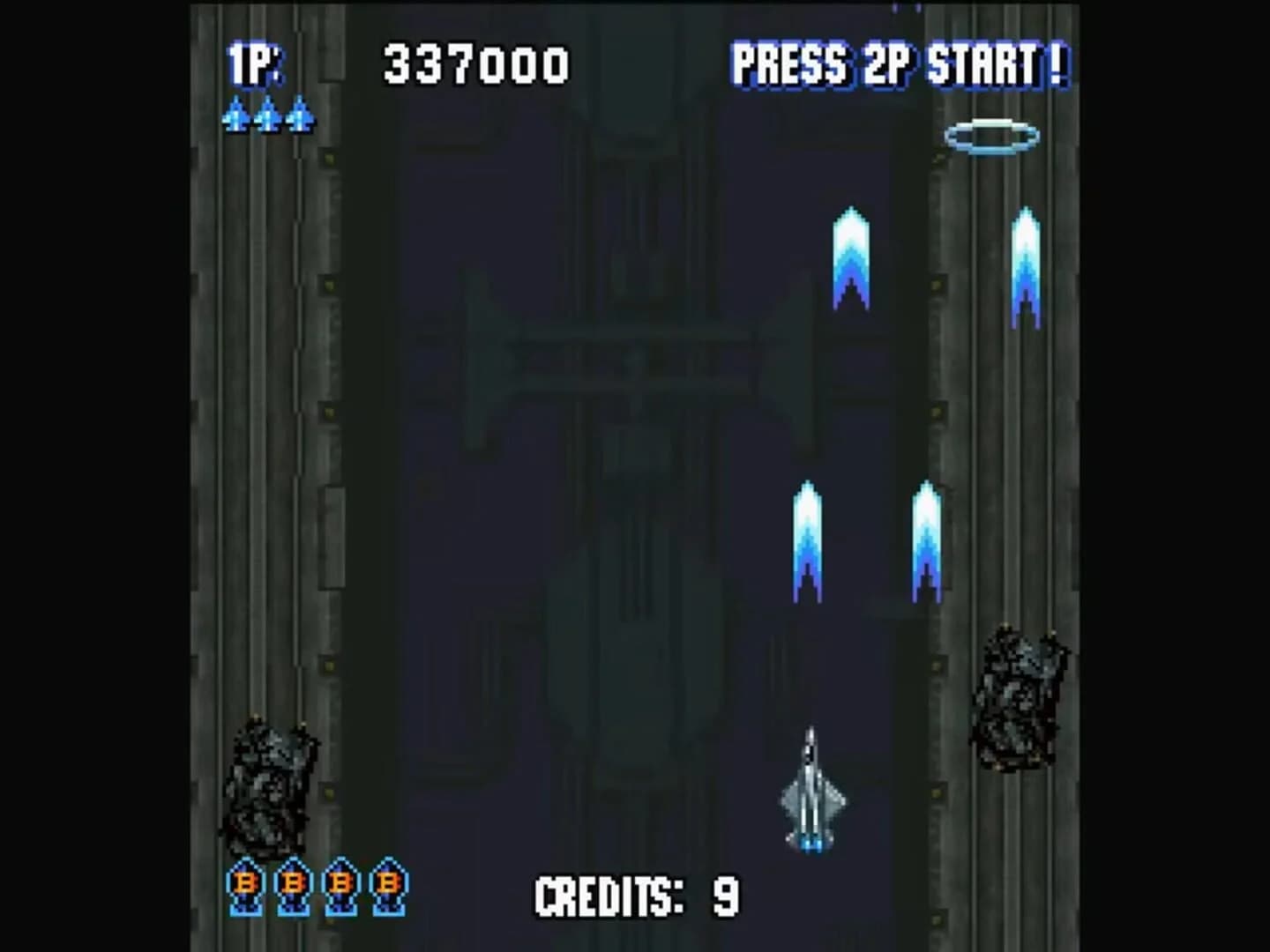Click the middle reserve plane icon
Screen dimensions: 1270x952
click(267, 115)
